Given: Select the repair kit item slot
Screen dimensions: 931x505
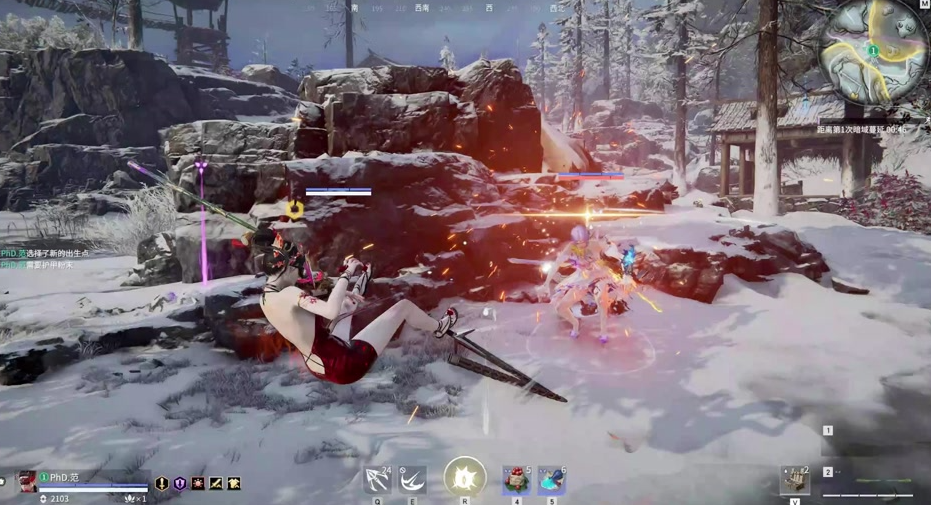Looking at the screenshot, I should click(x=795, y=480).
